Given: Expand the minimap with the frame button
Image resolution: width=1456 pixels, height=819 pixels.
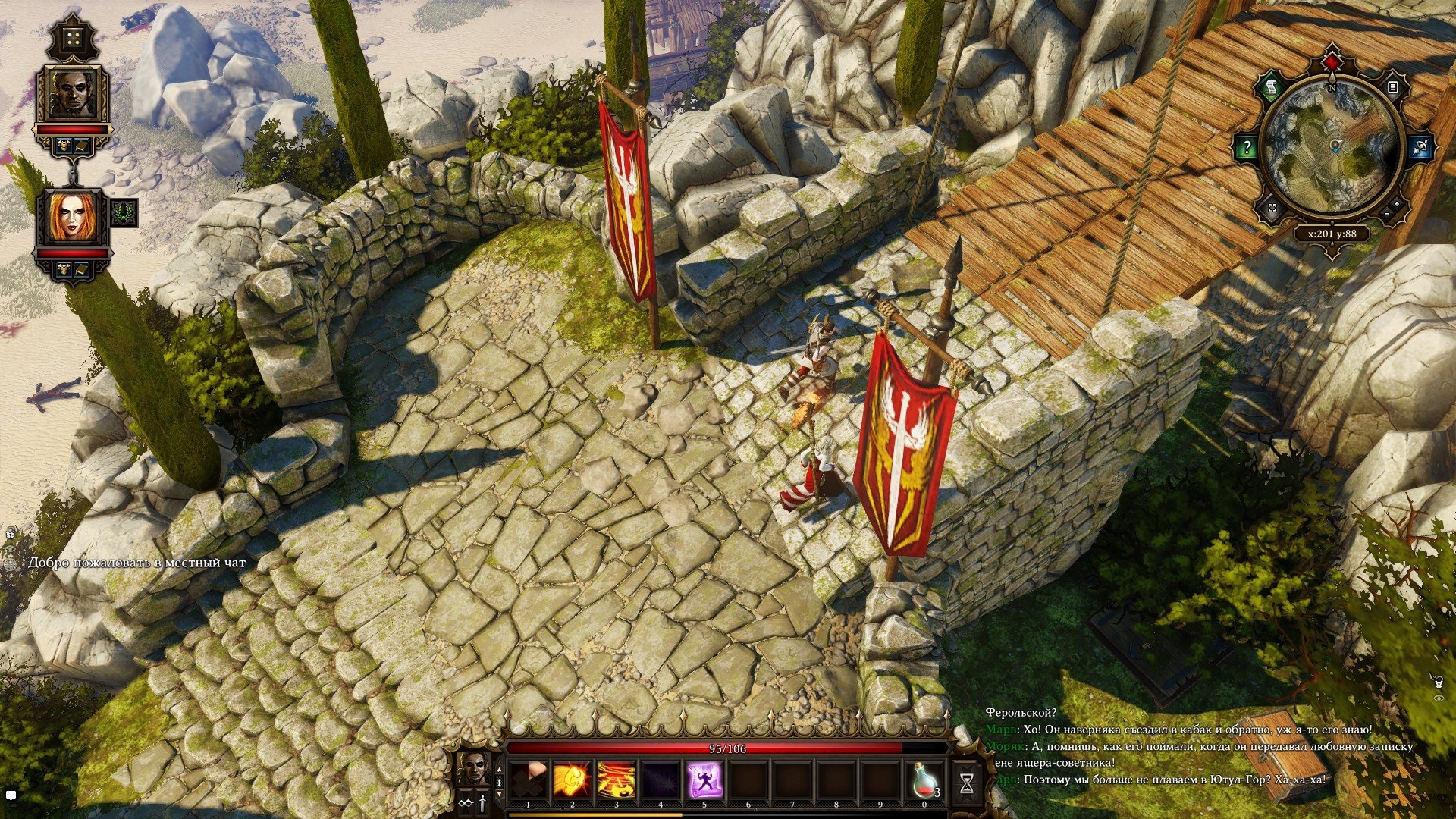Looking at the screenshot, I should (1272, 207).
